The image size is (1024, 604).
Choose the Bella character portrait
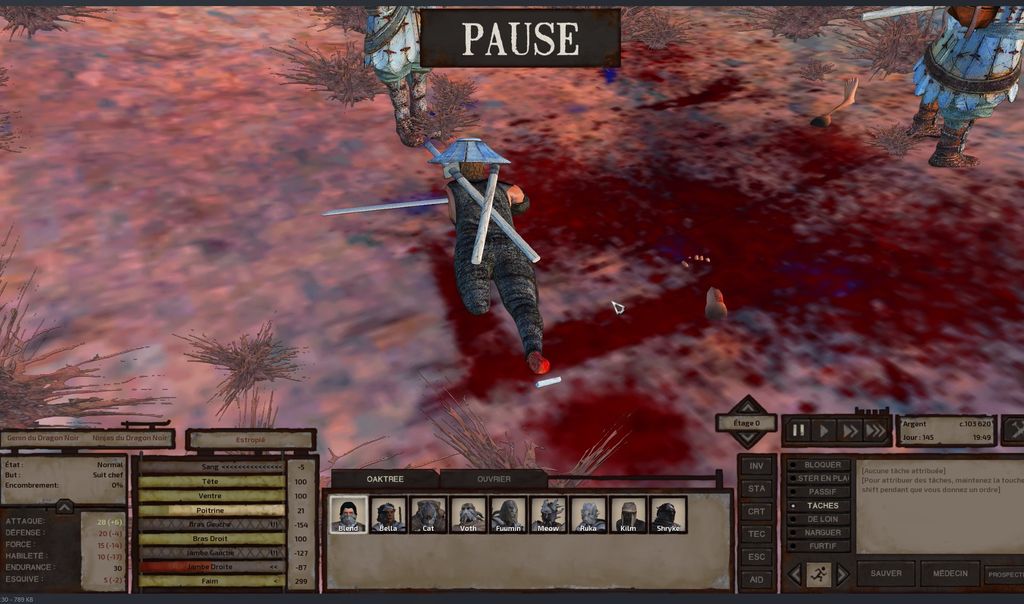coord(388,514)
